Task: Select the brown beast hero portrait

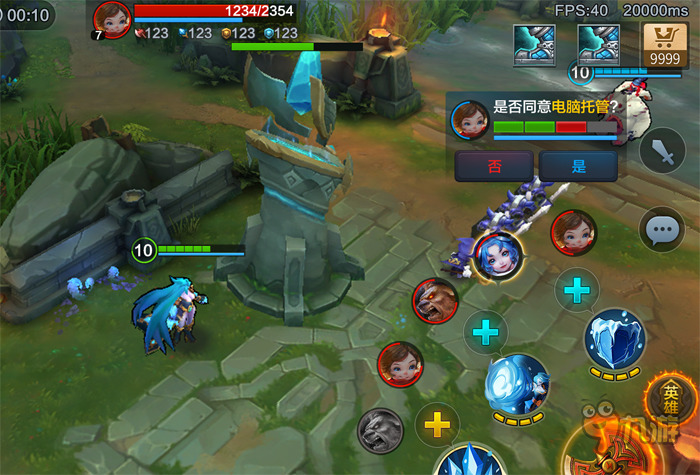Action: pos(435,301)
